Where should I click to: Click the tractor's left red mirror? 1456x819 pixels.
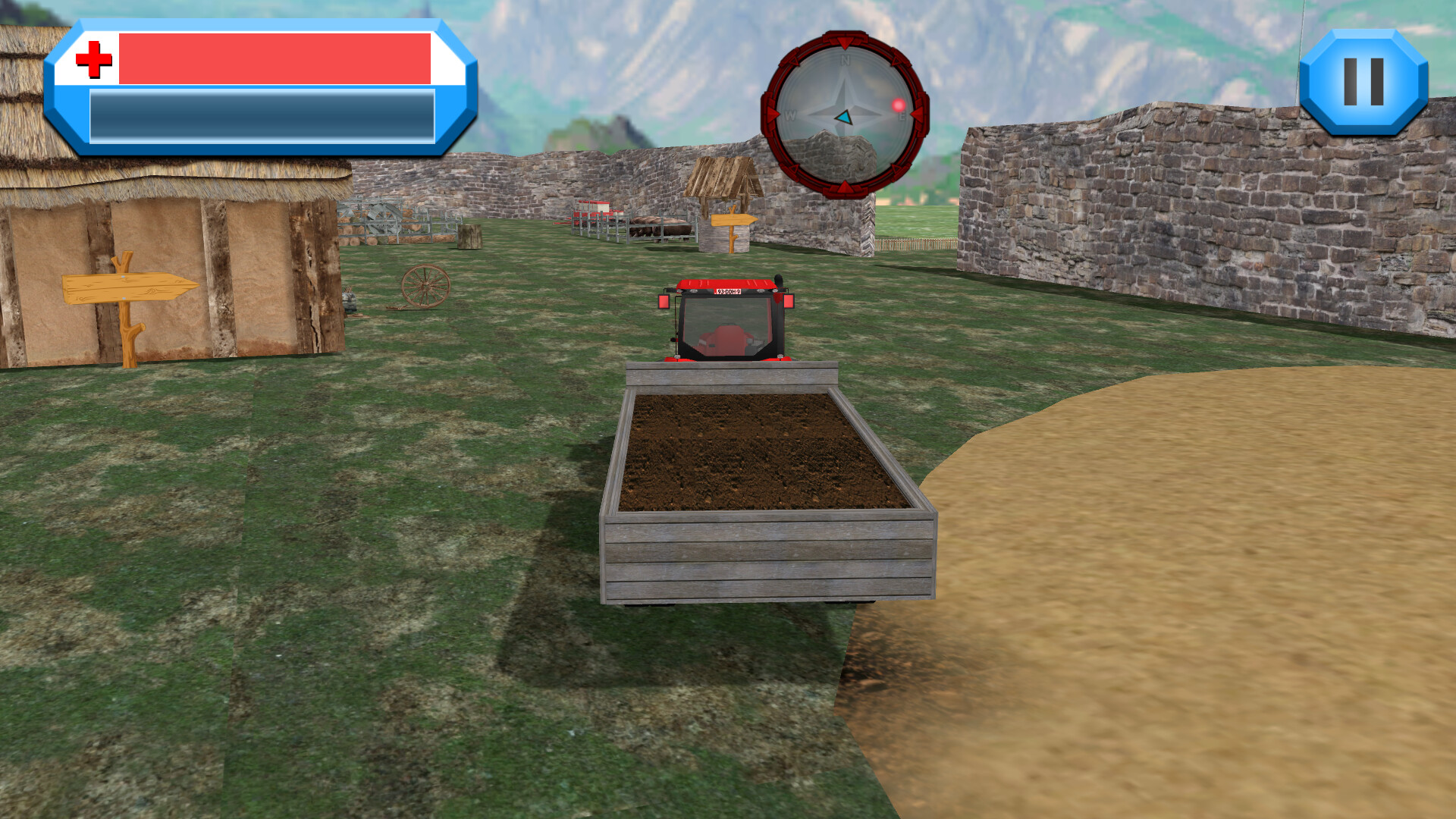click(x=666, y=303)
